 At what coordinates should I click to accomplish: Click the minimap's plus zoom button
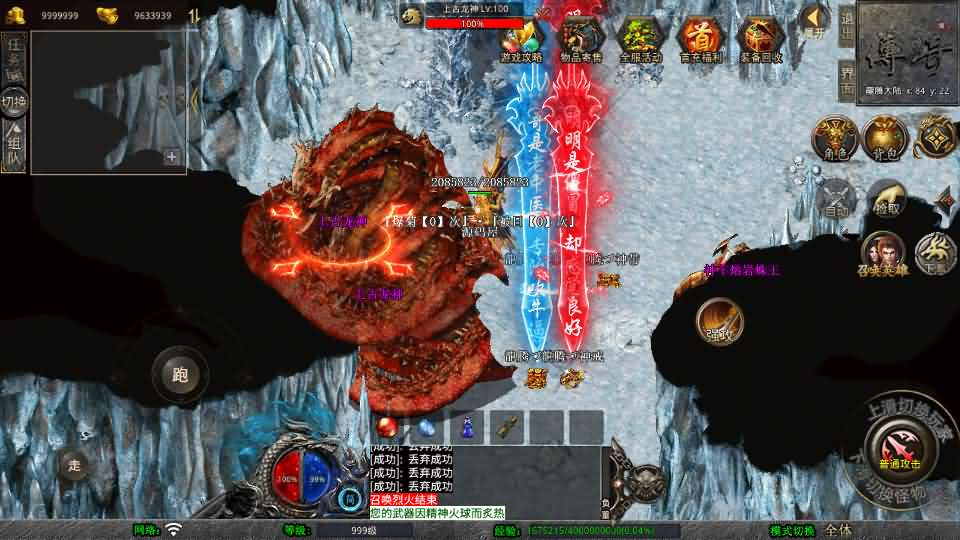coord(172,156)
